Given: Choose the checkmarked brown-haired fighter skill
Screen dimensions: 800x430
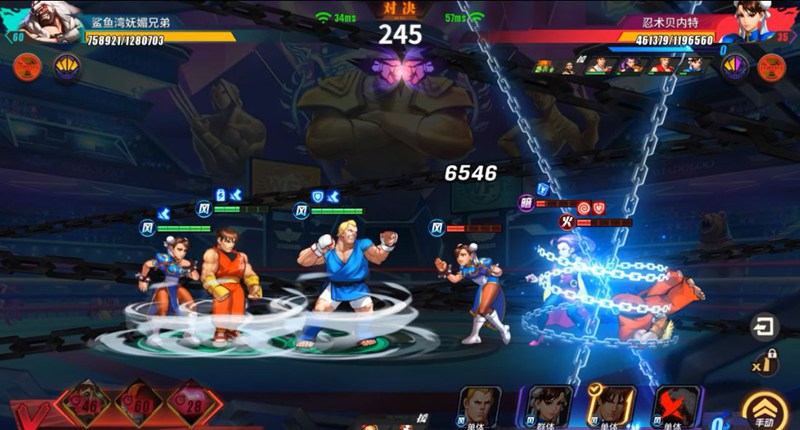Looking at the screenshot, I should [615, 406].
